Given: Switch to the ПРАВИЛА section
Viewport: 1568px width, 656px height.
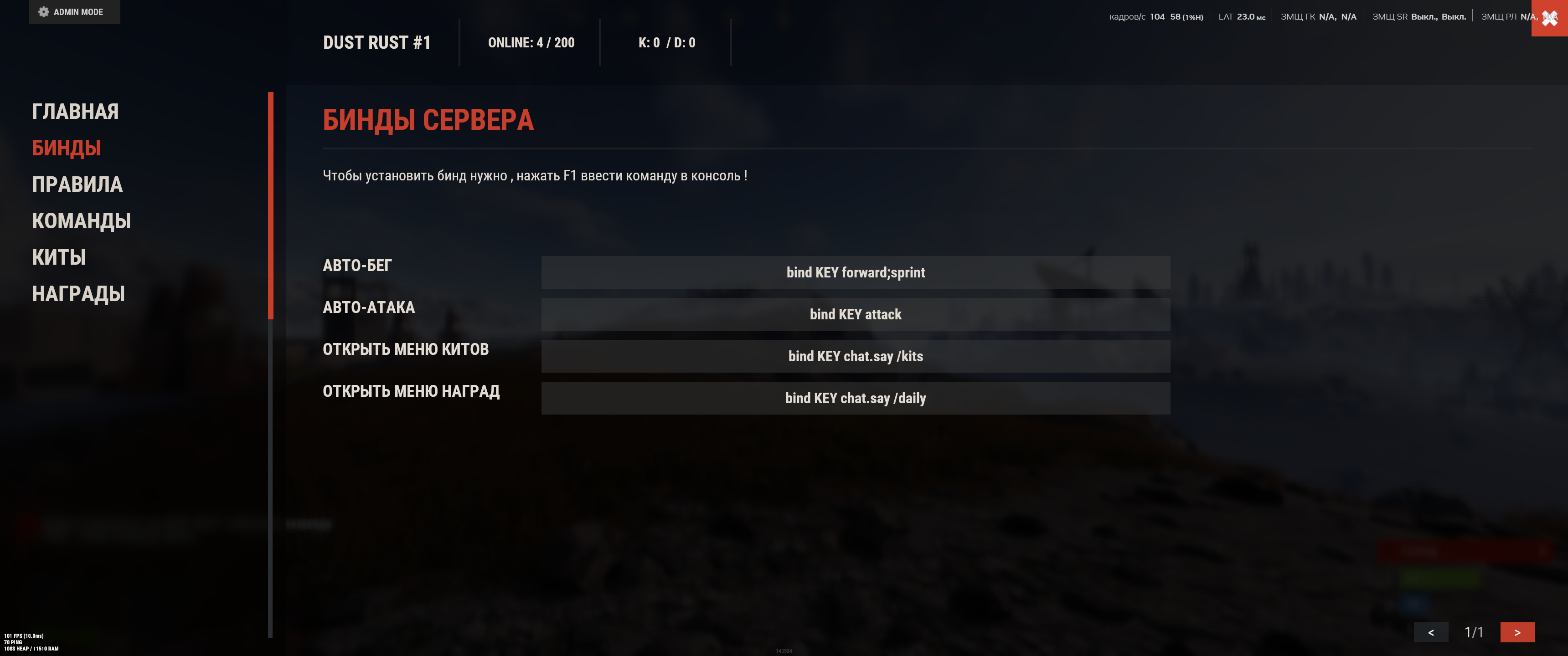Looking at the screenshot, I should pyautogui.click(x=77, y=184).
